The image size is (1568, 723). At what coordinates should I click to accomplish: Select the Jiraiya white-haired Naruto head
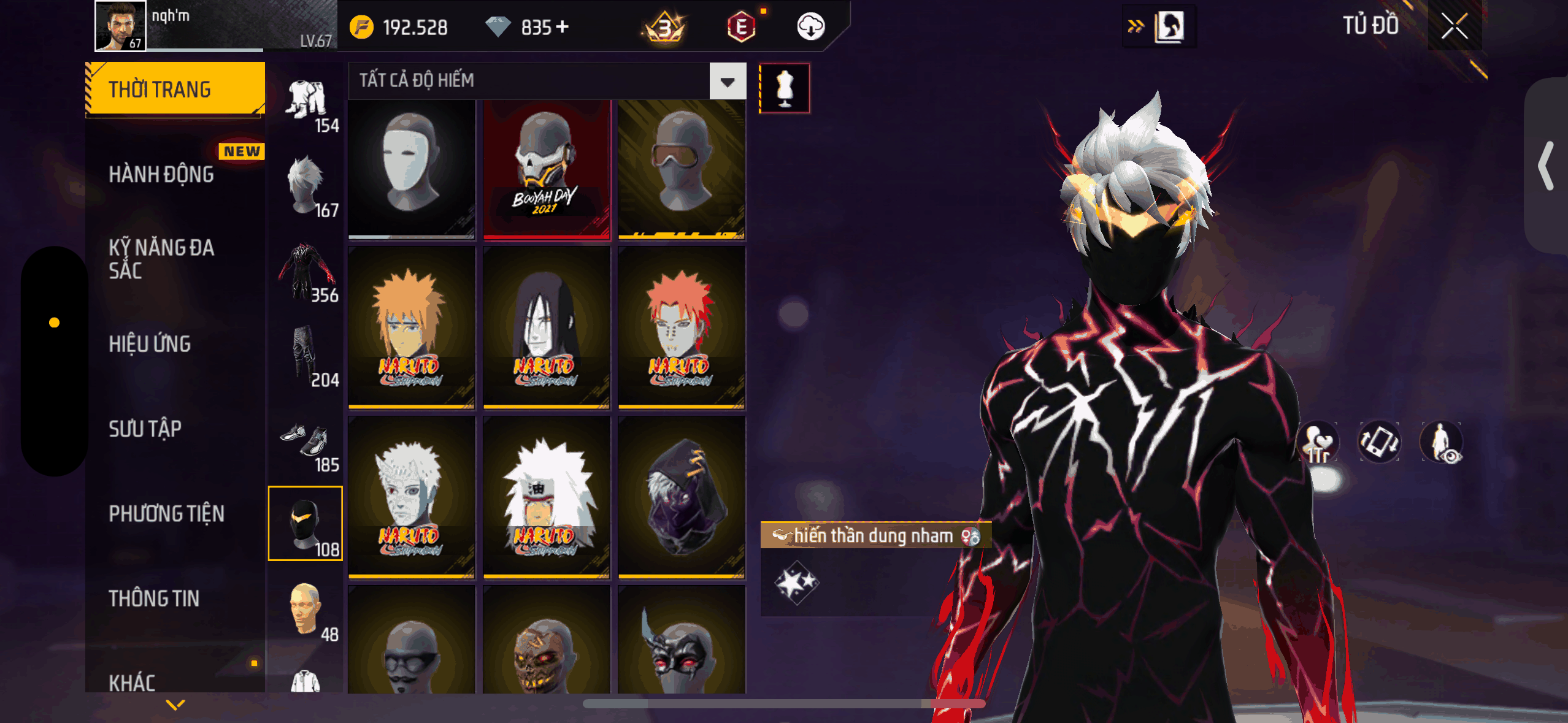click(x=546, y=497)
